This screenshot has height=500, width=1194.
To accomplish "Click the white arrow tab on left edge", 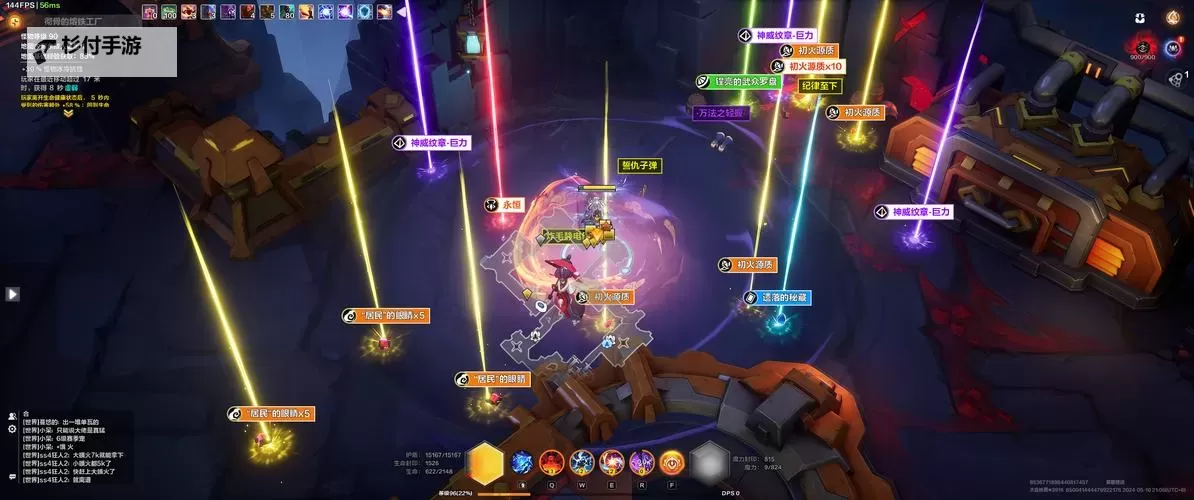I will 12,294.
